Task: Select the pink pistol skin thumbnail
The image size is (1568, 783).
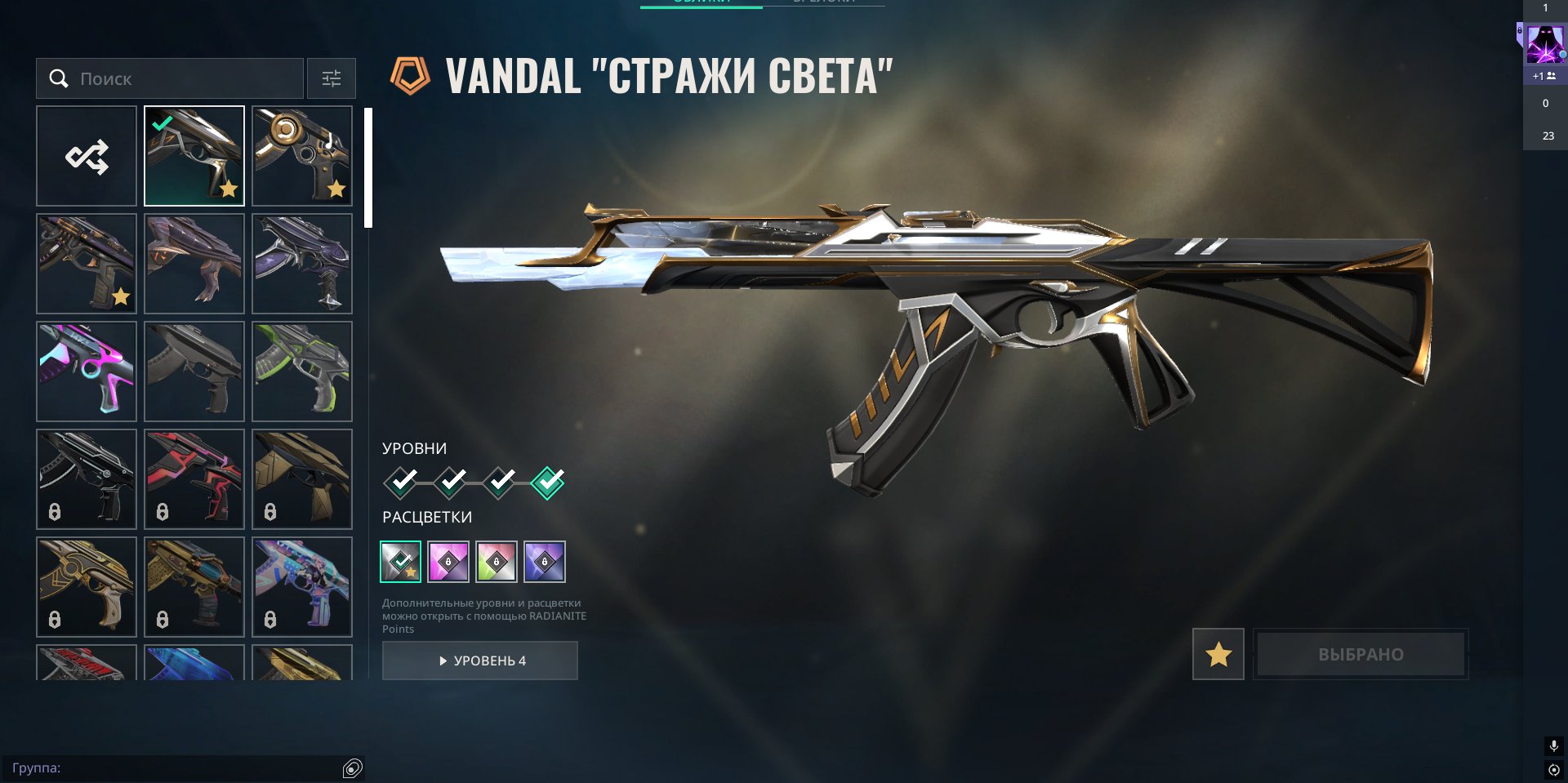Action: click(86, 371)
